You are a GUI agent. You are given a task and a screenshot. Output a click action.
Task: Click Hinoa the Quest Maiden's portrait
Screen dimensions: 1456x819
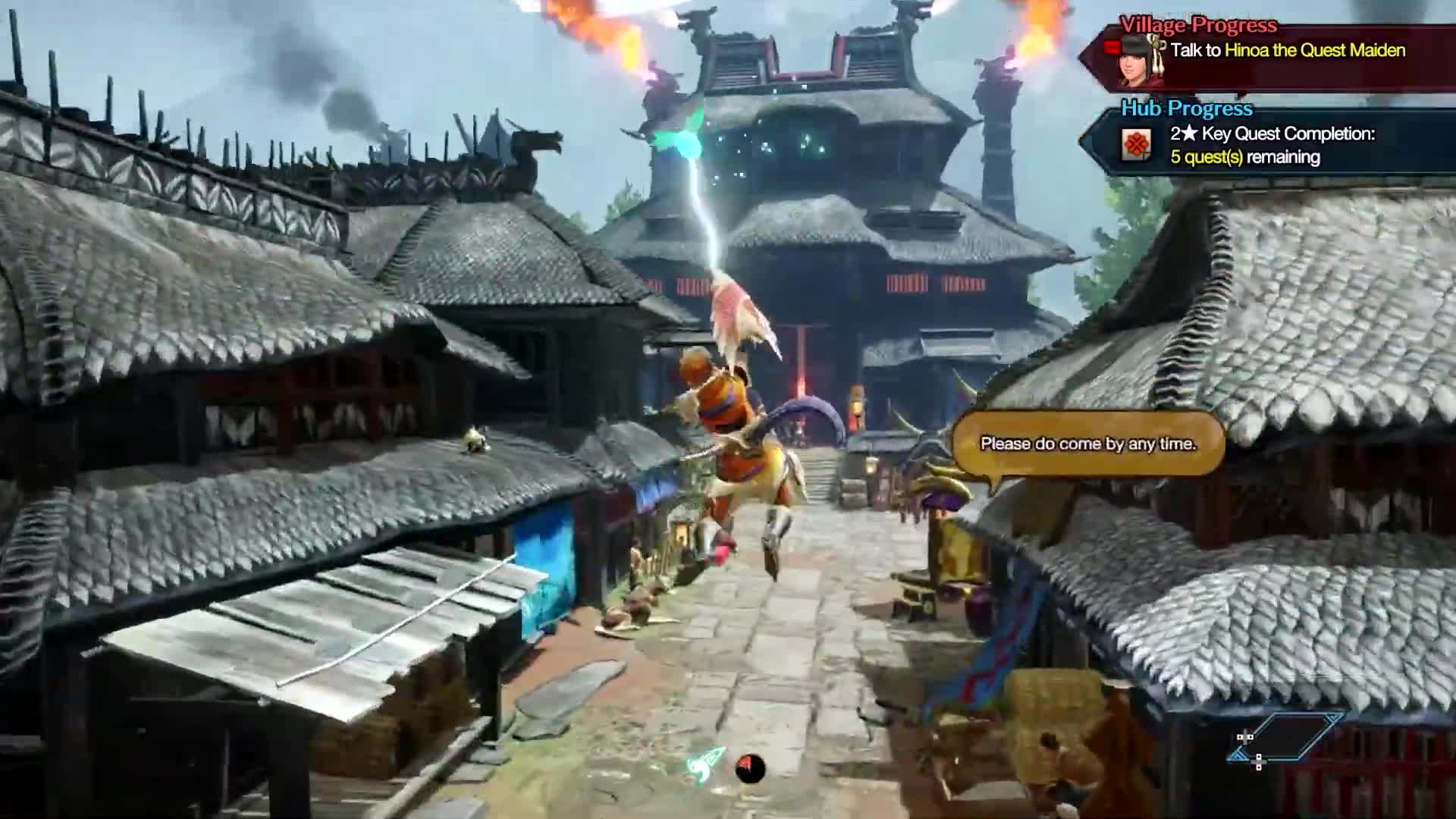1140,60
